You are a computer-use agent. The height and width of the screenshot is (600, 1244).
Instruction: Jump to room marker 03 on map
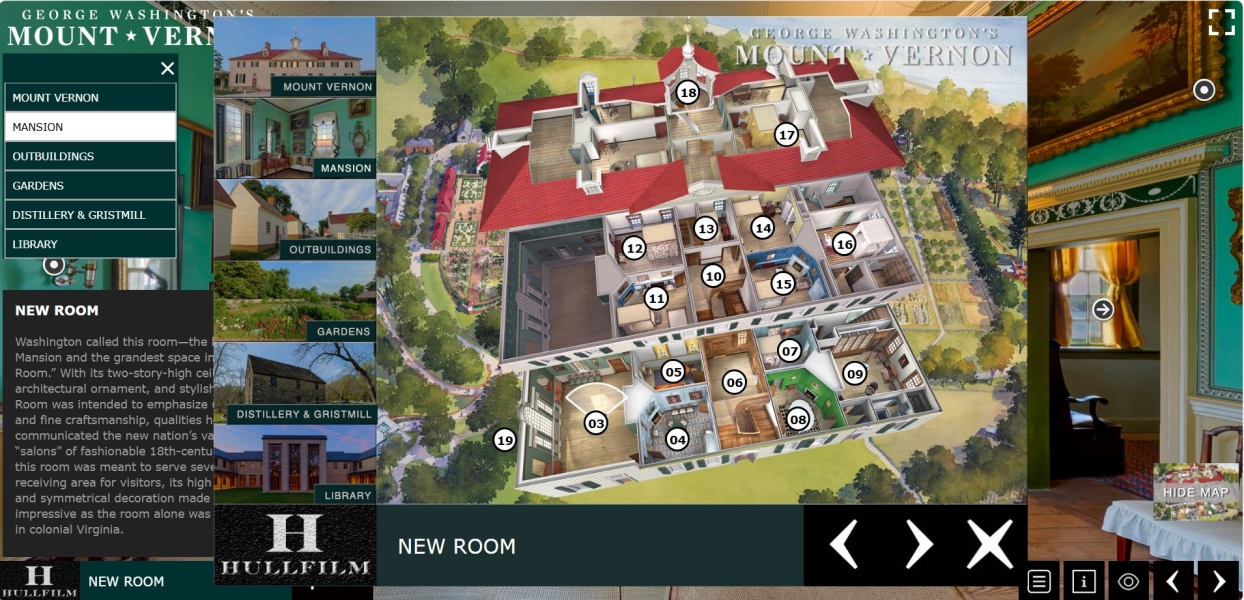[596, 423]
